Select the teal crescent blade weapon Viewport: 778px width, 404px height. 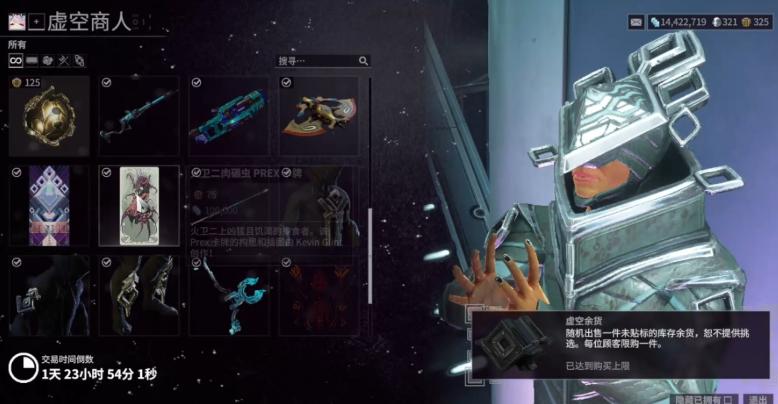[x=229, y=294]
